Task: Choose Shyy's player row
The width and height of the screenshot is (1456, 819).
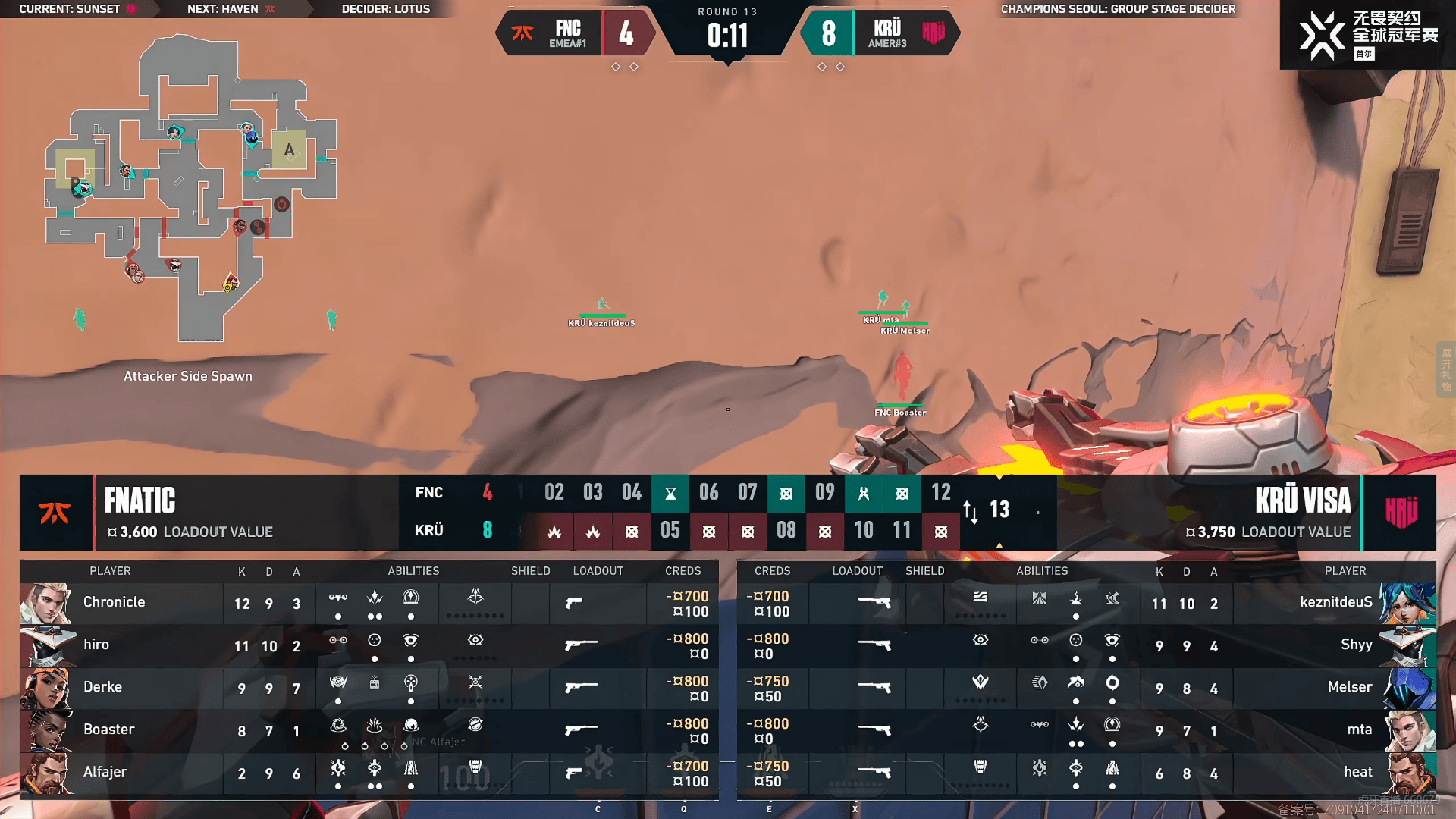Action: (1086, 646)
